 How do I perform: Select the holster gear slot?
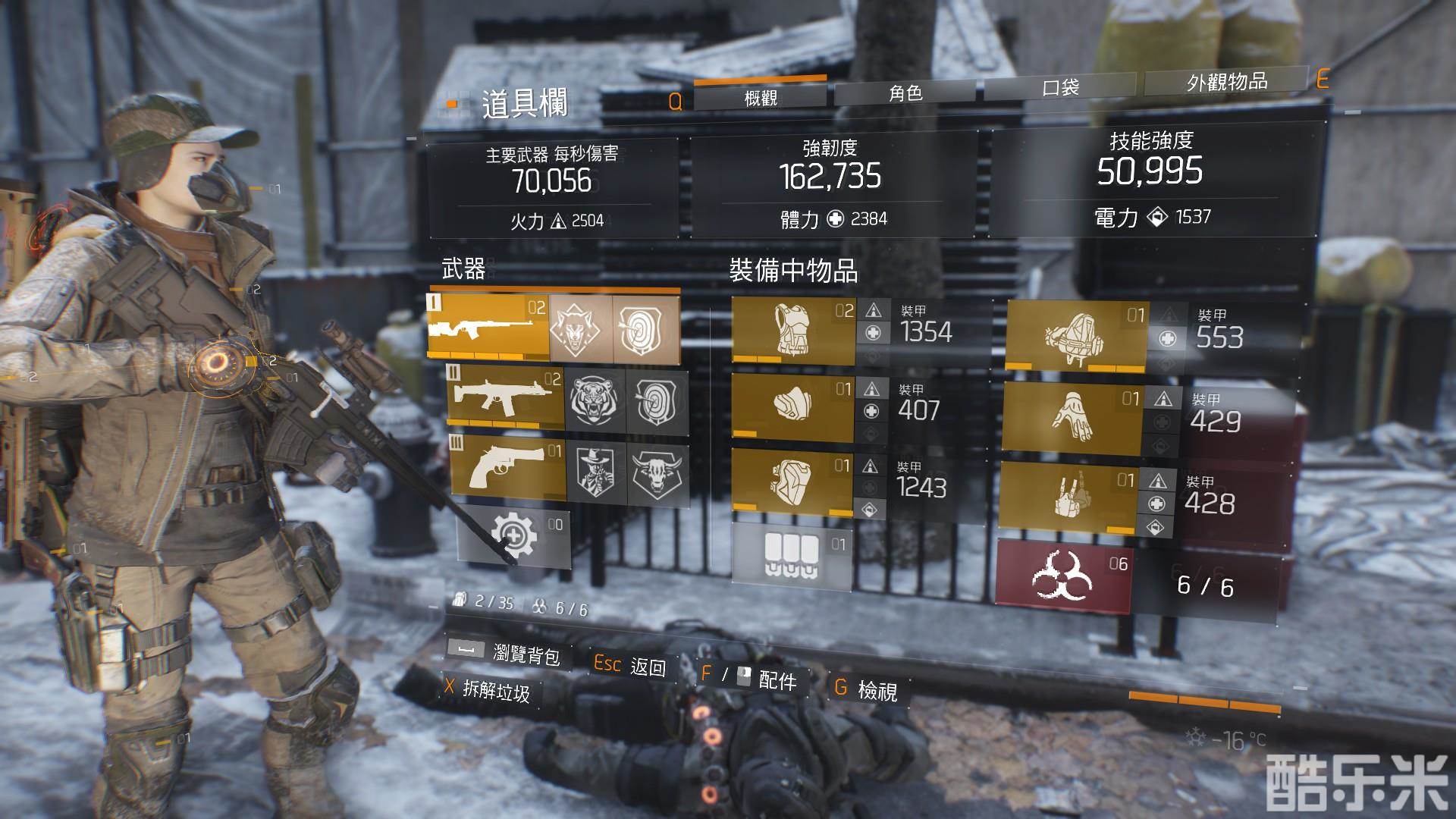[1068, 495]
